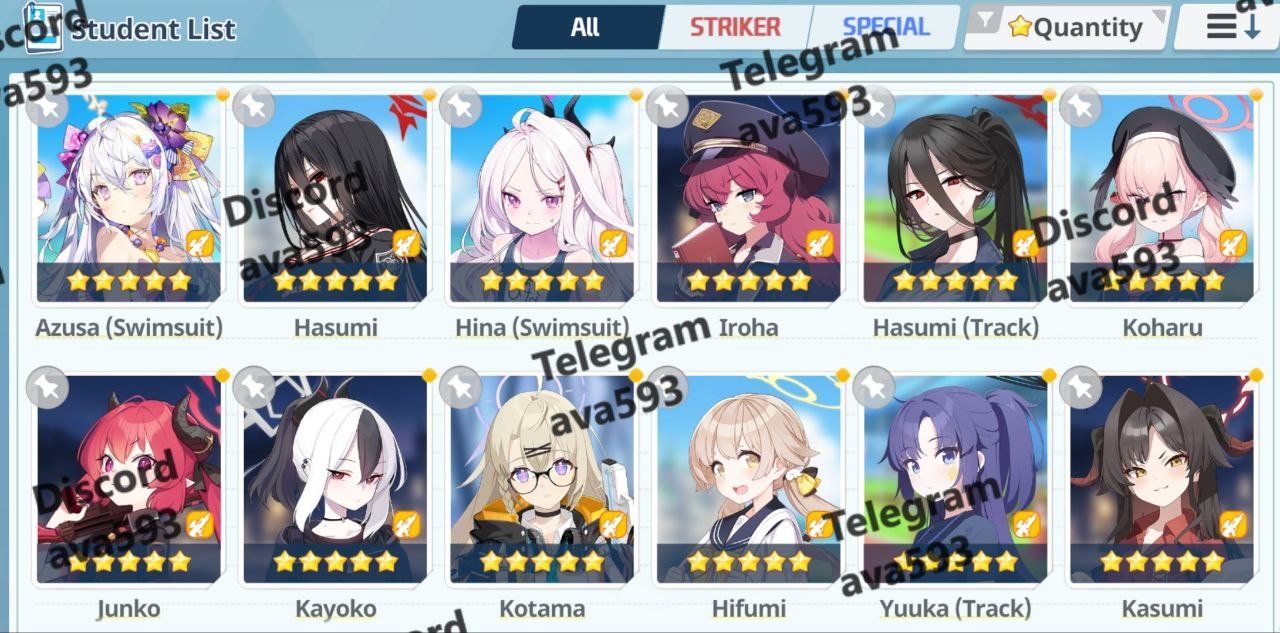Toggle the favorite star on Iroha's card
The width and height of the screenshot is (1280, 633).
click(666, 107)
